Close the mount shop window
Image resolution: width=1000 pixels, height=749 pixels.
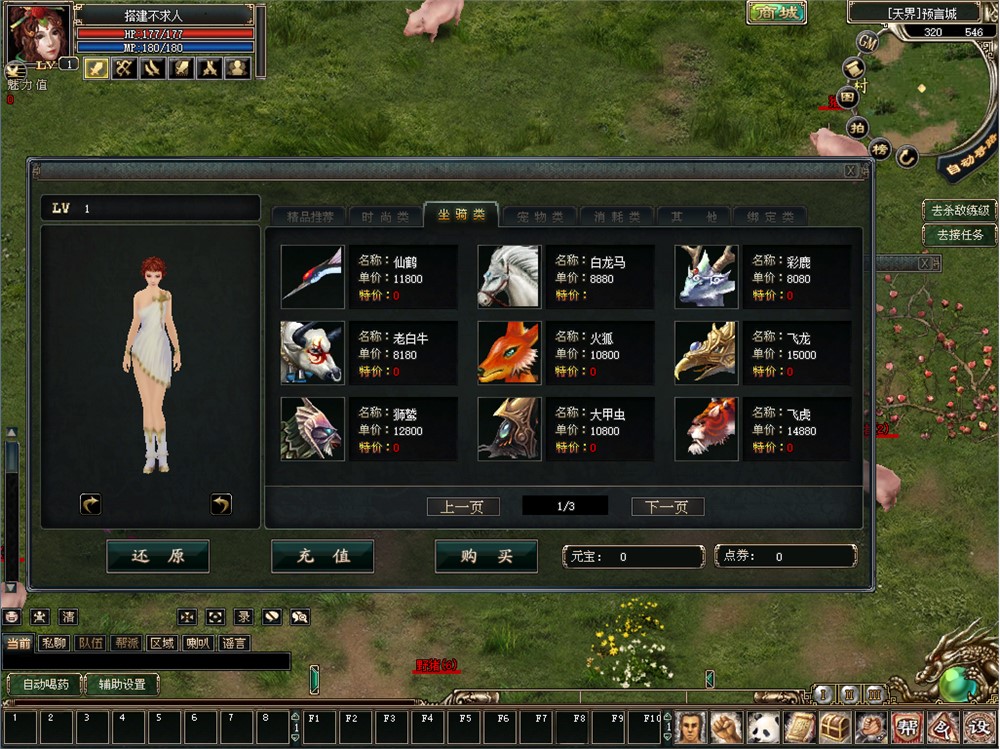pos(851,171)
